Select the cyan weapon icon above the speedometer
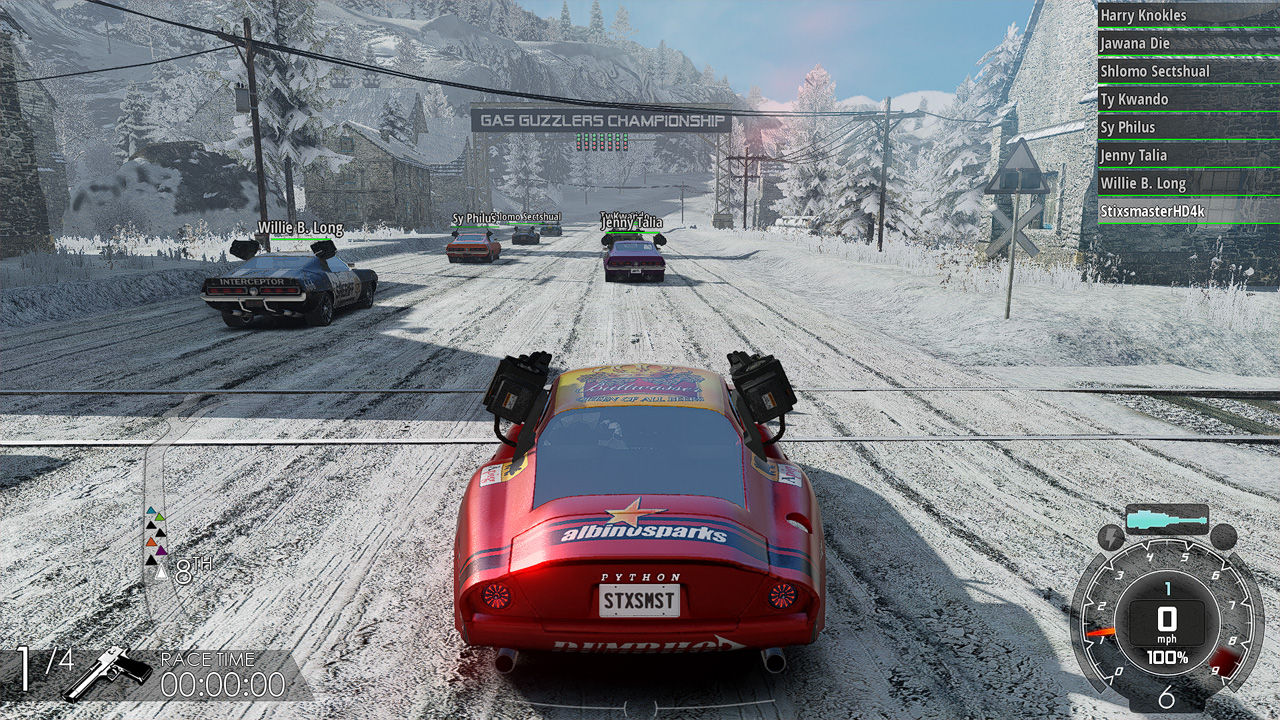Screen dimensions: 1280x720 click(1166, 520)
